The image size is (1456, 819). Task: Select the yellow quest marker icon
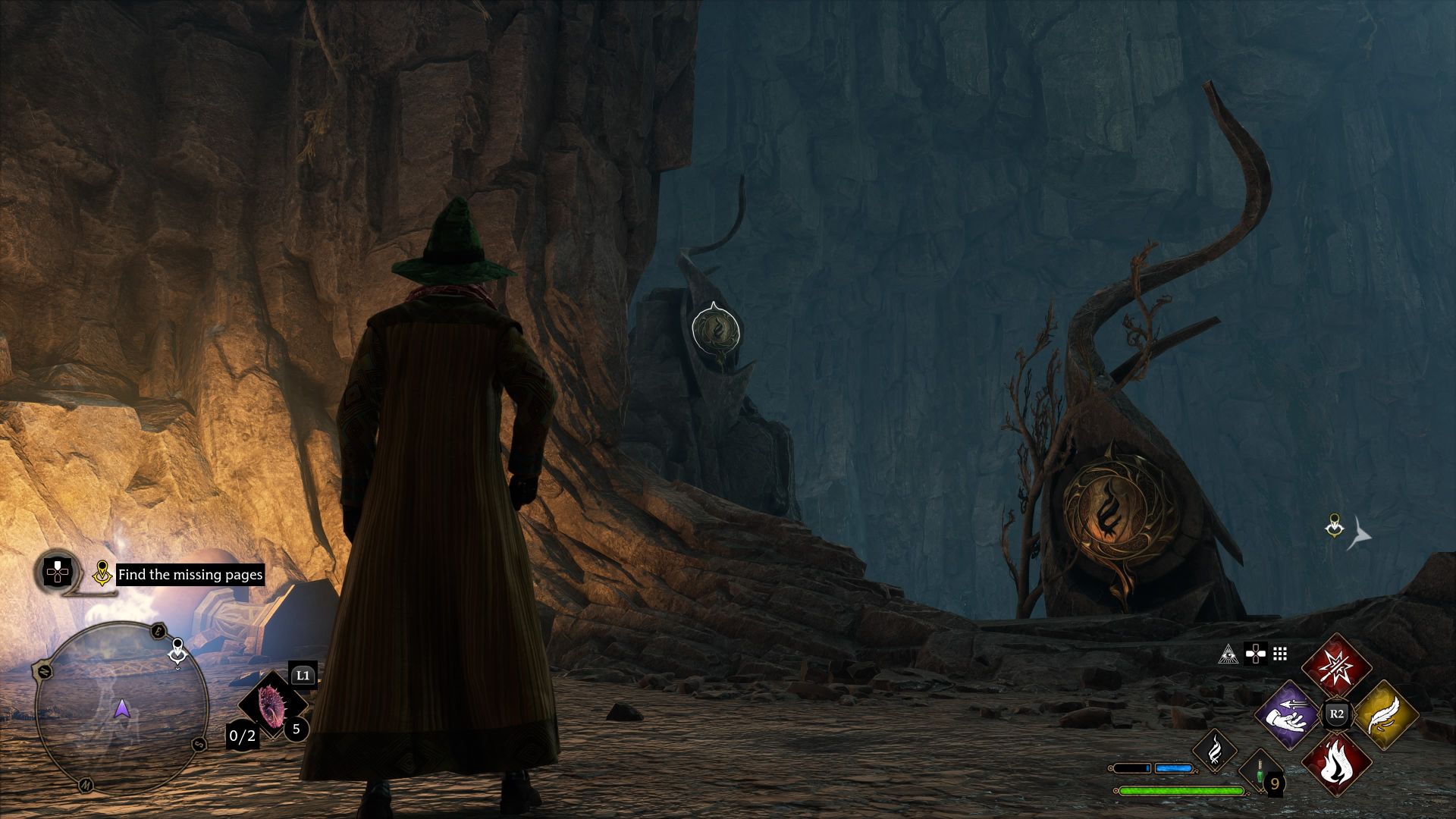tap(102, 574)
